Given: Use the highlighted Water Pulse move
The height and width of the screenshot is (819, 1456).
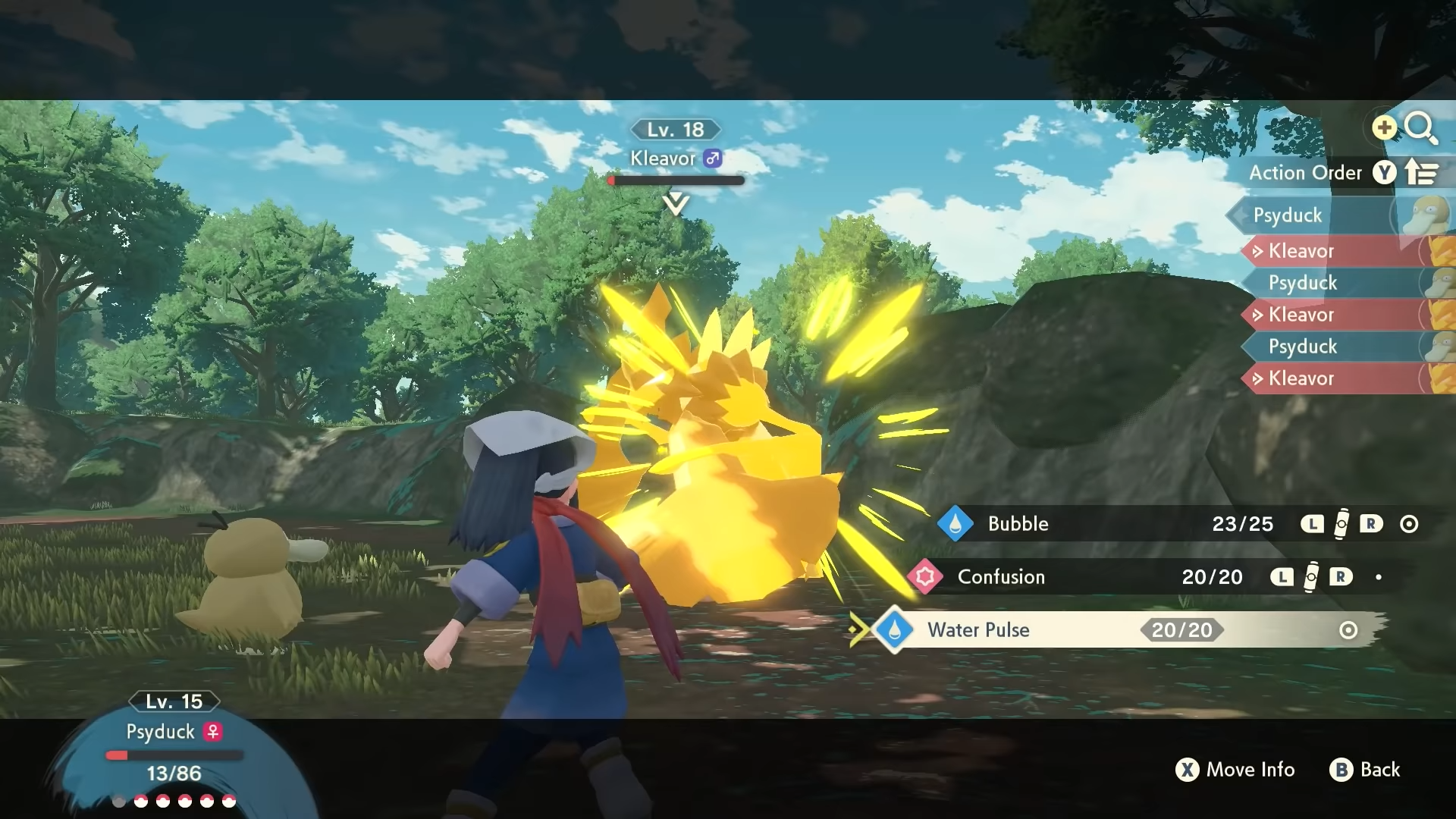Looking at the screenshot, I should pos(978,630).
